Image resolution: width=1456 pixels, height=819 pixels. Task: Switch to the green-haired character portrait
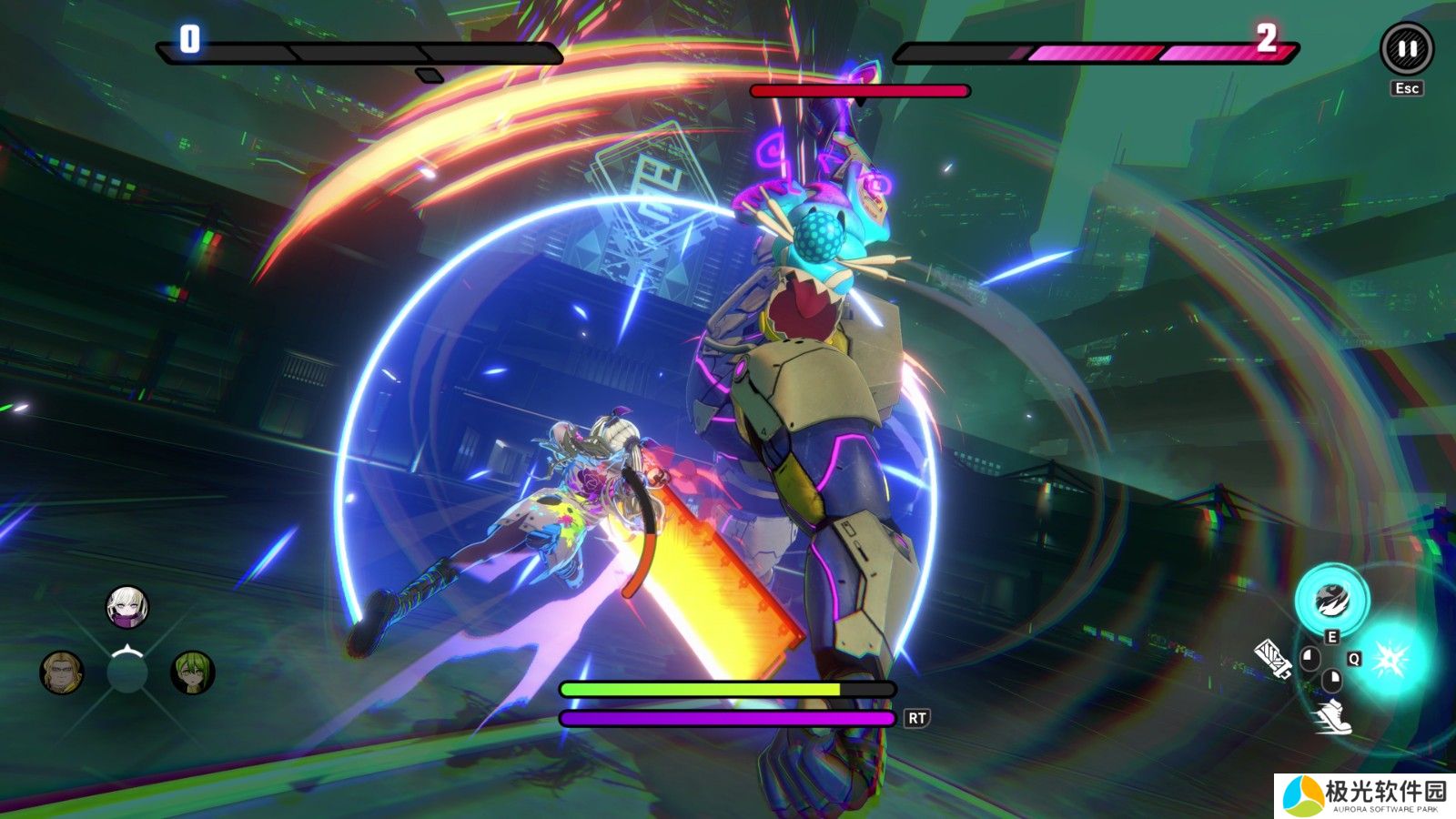pos(193,672)
